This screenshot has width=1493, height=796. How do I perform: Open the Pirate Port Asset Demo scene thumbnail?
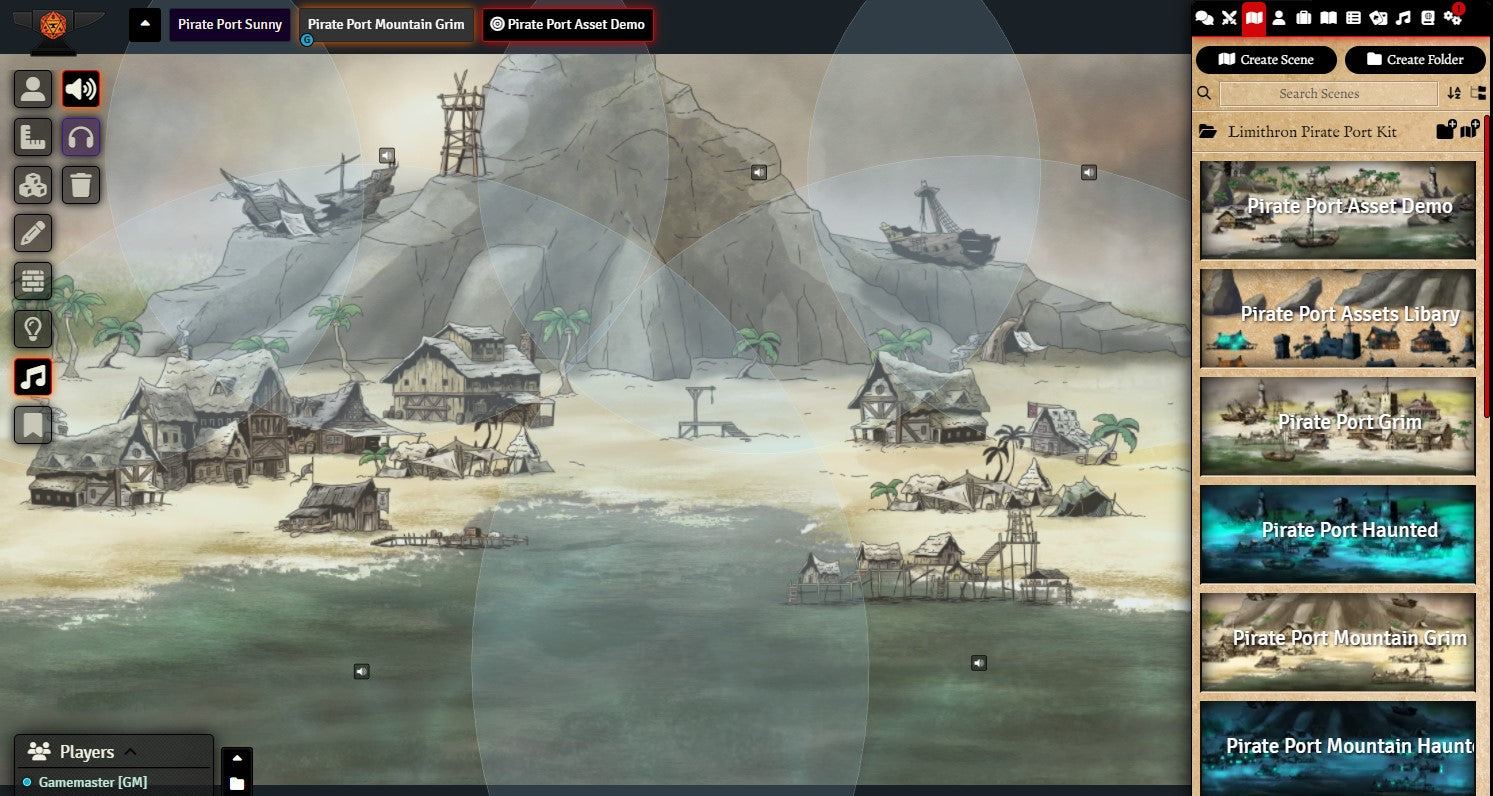coord(1337,209)
